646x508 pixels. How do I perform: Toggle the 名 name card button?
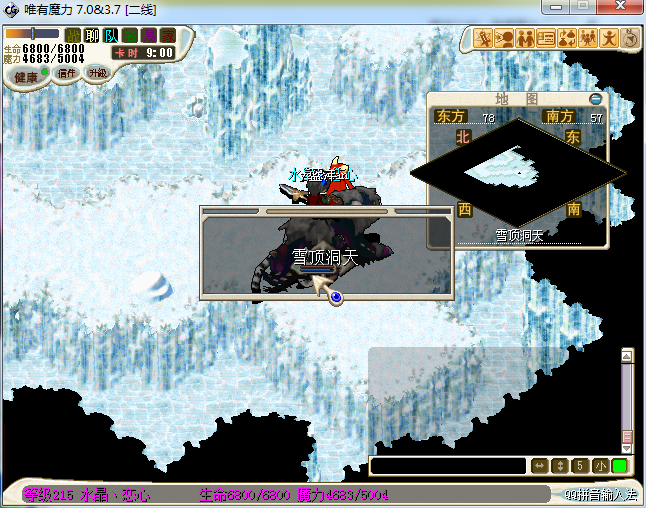(130, 36)
